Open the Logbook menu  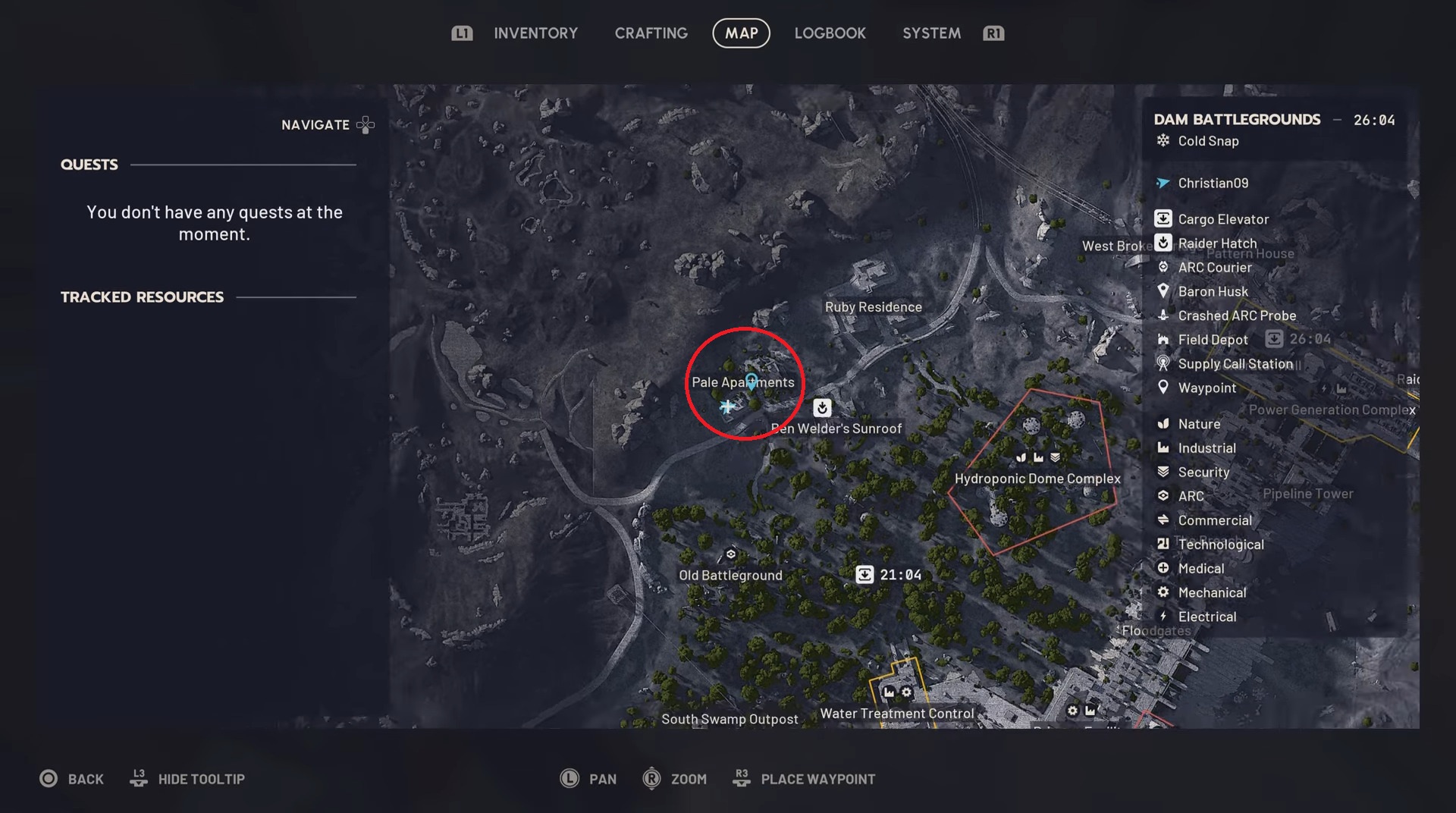point(830,33)
